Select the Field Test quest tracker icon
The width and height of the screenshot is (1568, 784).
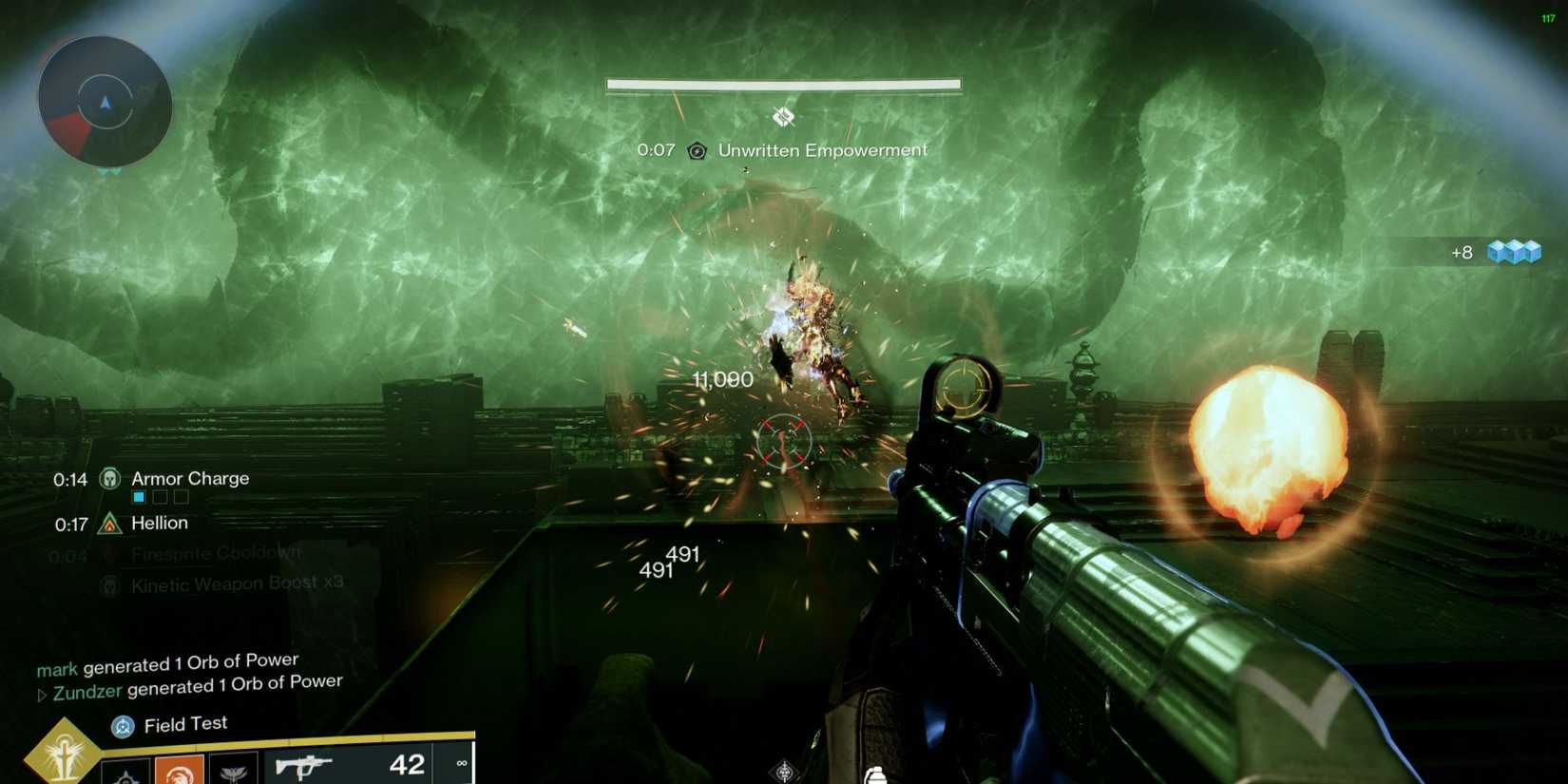pos(121,724)
